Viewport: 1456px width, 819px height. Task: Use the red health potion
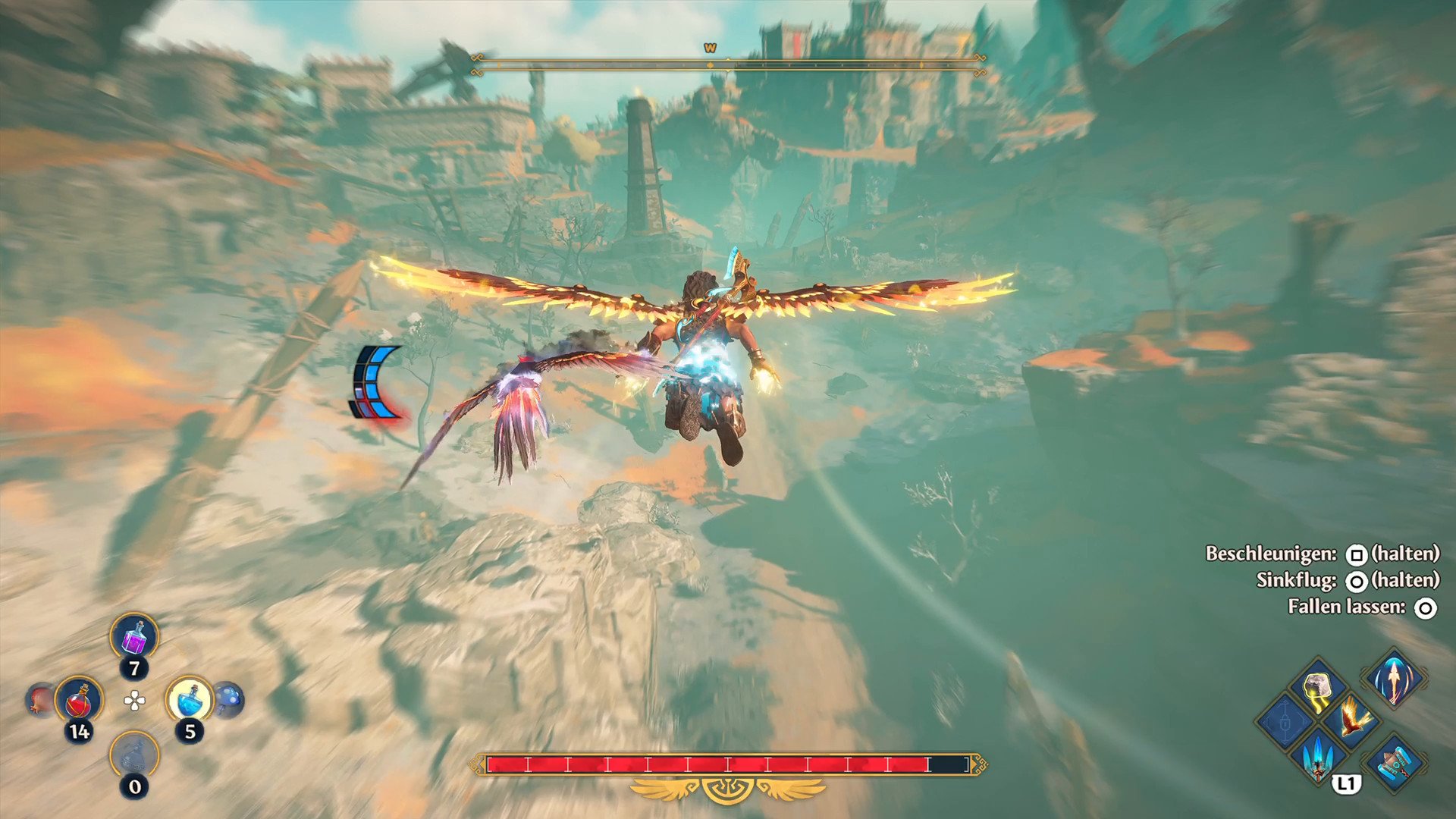click(x=79, y=700)
